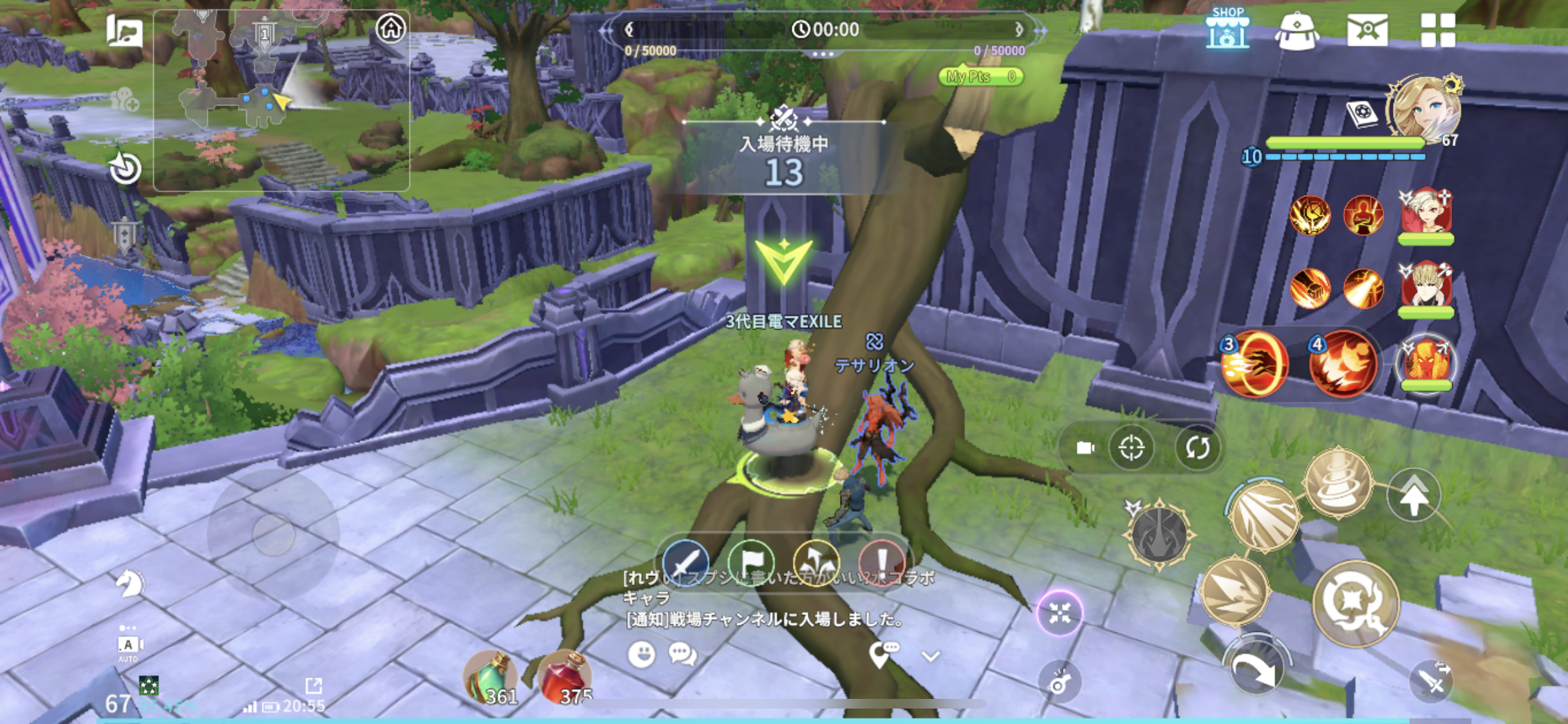
Task: Open the chat speech bubbles button
Action: click(682, 654)
